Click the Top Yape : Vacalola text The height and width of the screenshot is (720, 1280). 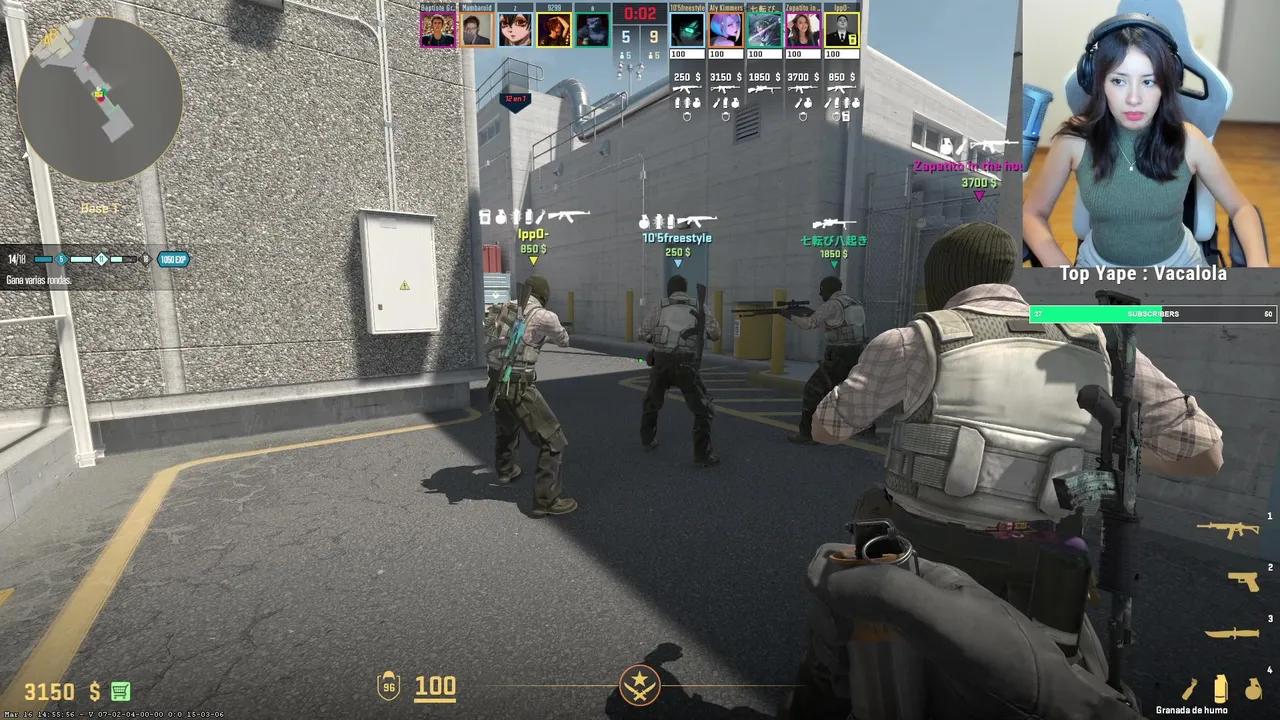click(1144, 273)
